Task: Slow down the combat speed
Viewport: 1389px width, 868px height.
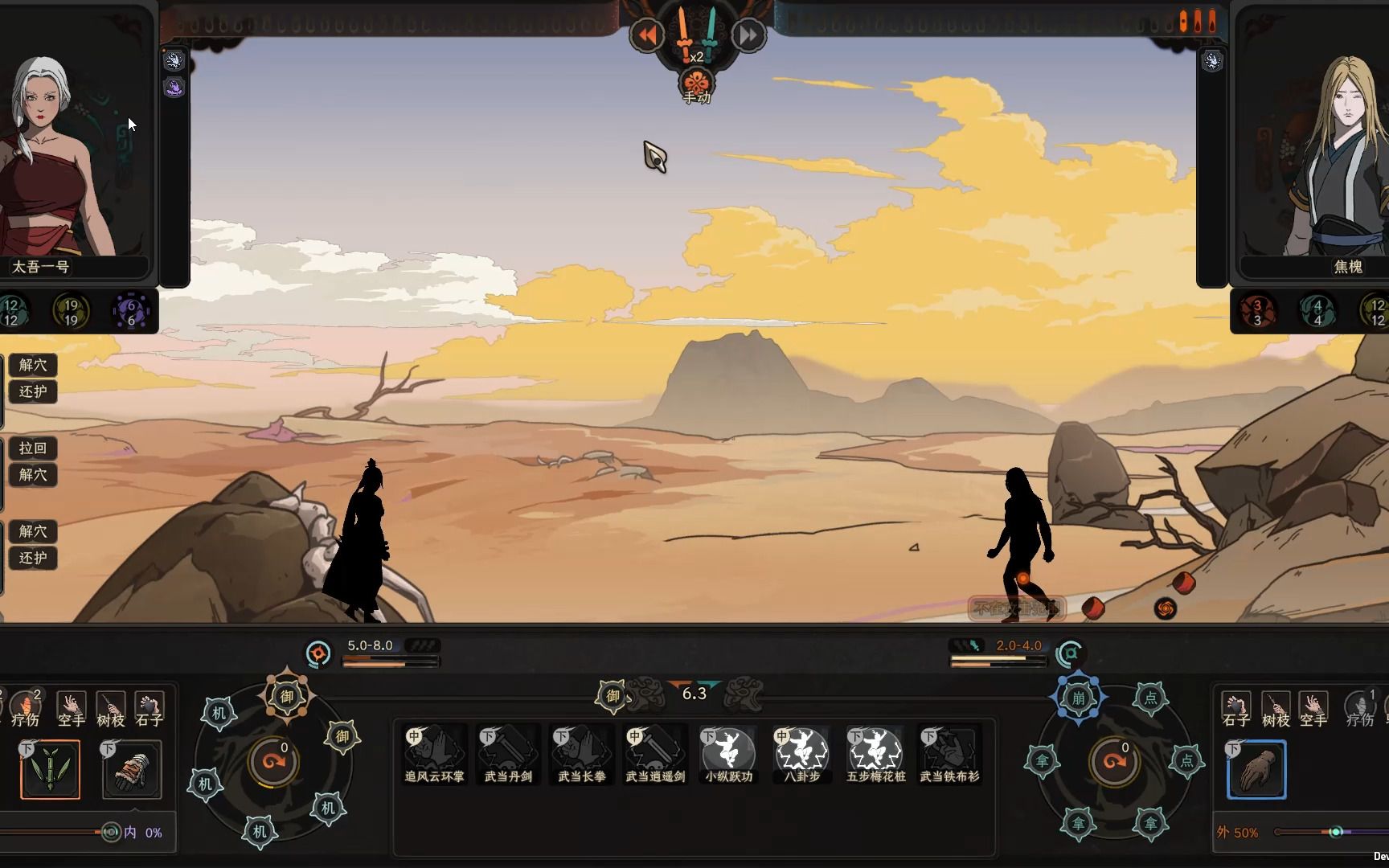Action: tap(647, 35)
